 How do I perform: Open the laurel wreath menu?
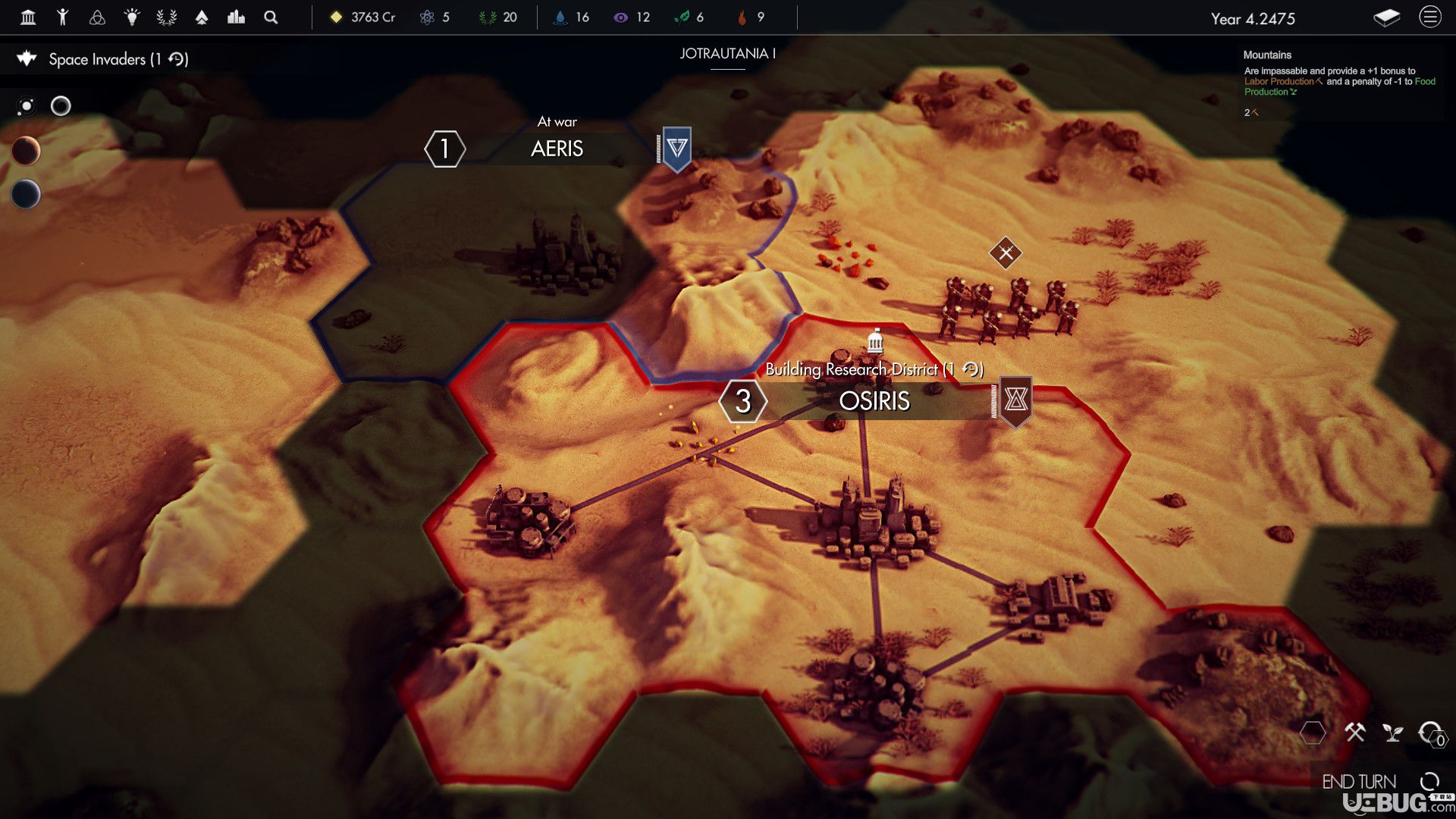167,17
